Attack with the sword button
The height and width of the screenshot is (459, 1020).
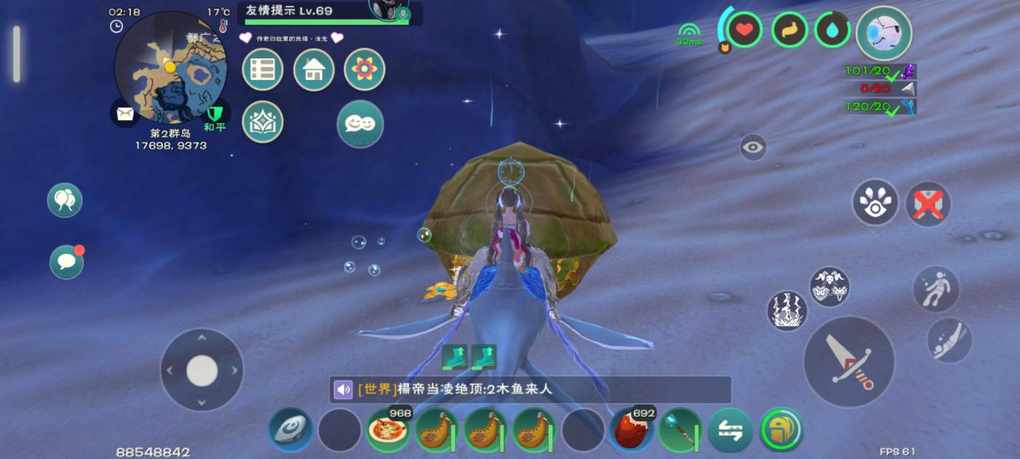[x=848, y=361]
